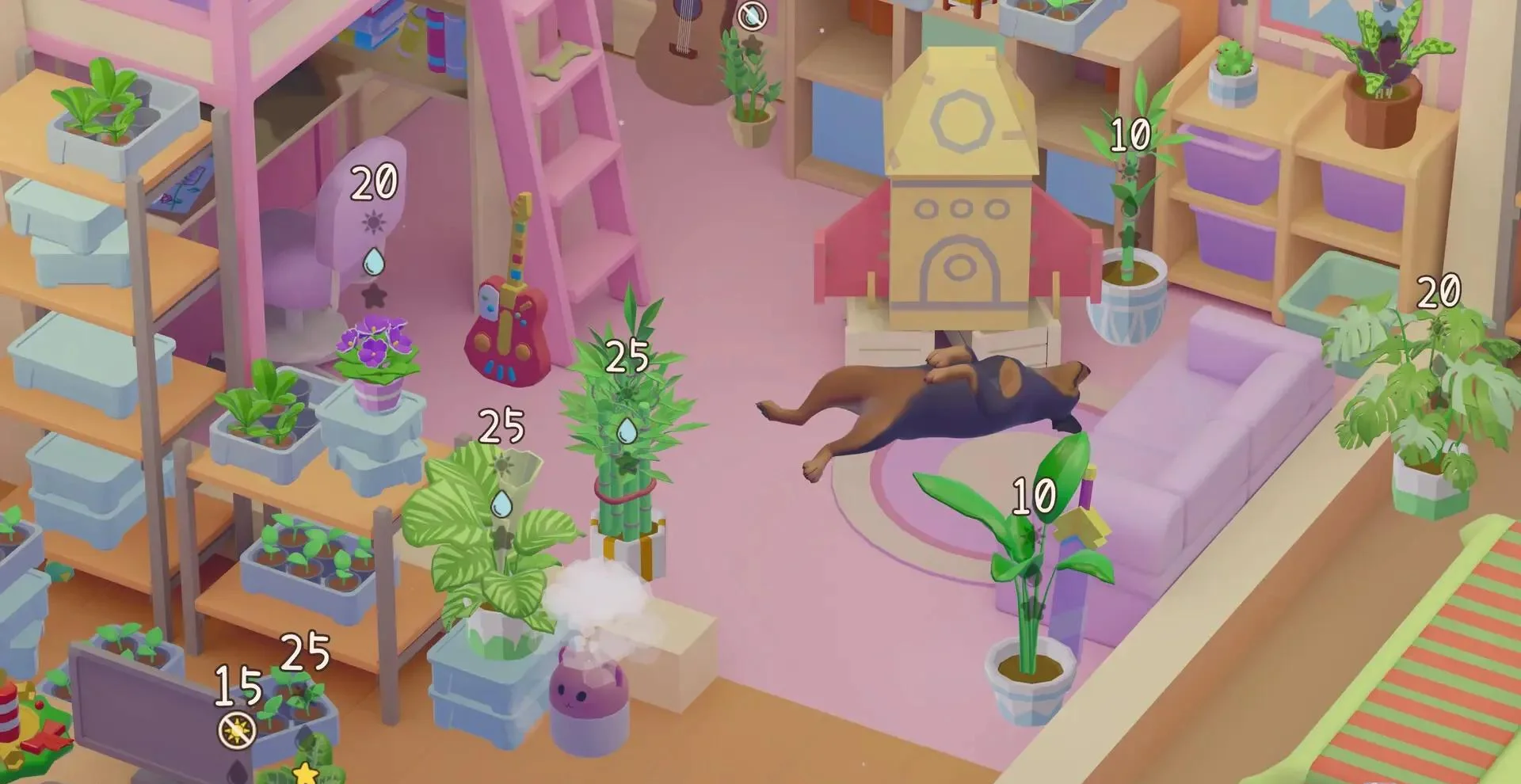Click the sun icon on the pink plant tag
Screen dimensions: 1521x784
tap(374, 222)
